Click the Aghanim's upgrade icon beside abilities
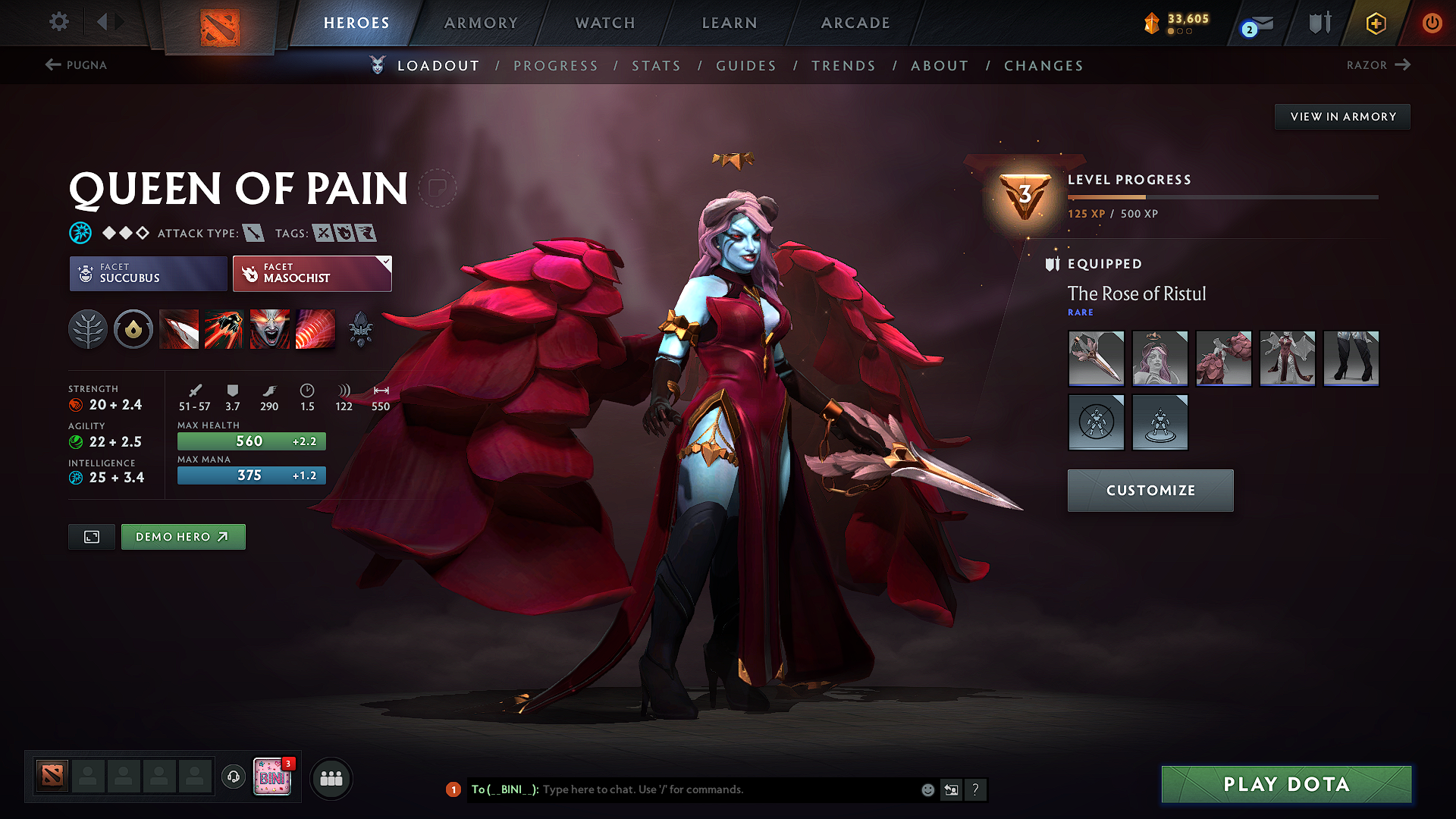The height and width of the screenshot is (819, 1456). tap(361, 328)
